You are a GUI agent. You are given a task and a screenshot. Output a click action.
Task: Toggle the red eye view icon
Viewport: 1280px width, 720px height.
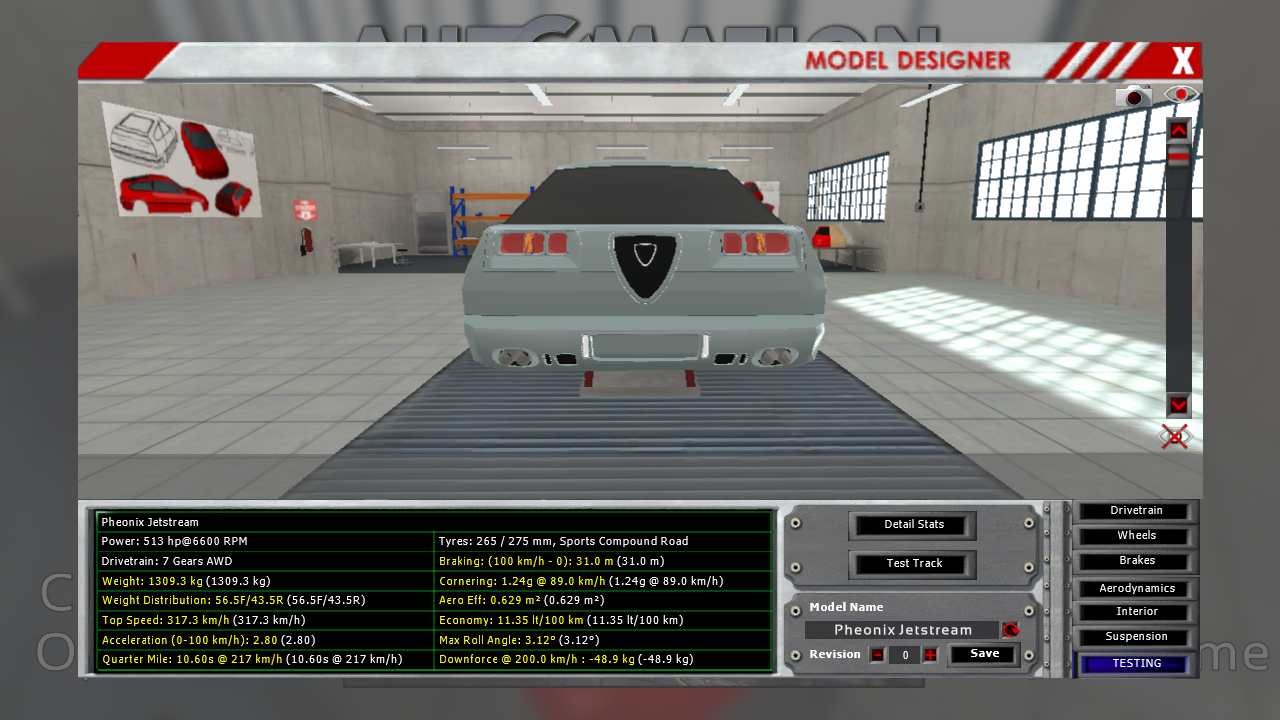pyautogui.click(x=1181, y=95)
